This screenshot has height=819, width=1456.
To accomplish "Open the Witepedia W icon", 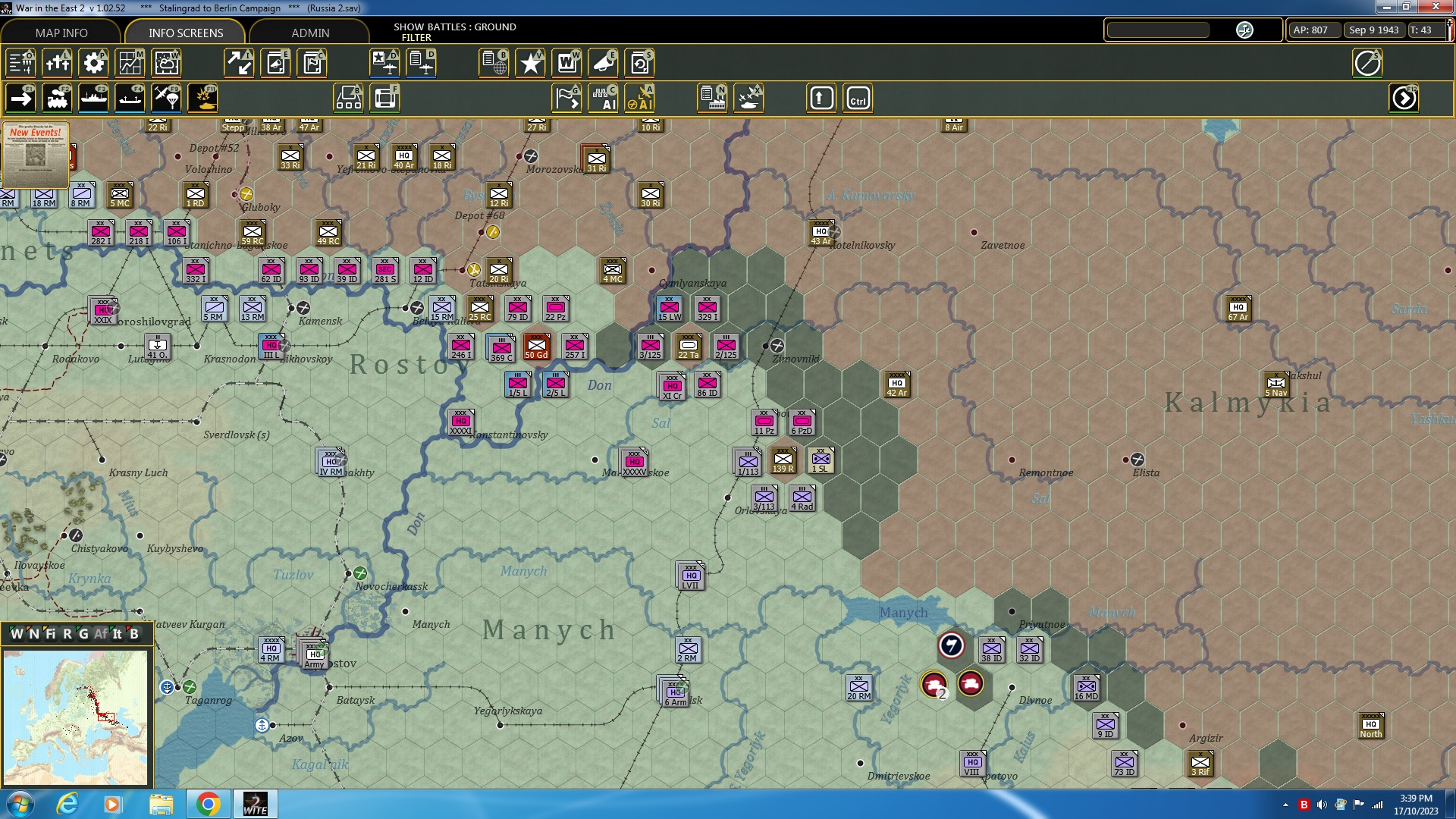I will click(568, 63).
